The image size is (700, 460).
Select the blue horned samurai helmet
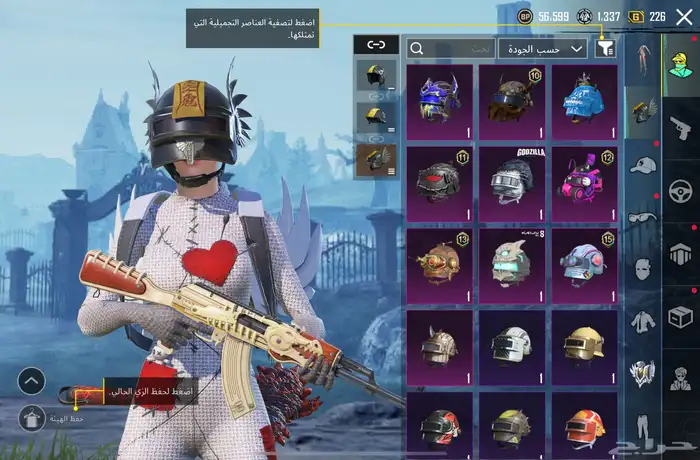coord(439,100)
